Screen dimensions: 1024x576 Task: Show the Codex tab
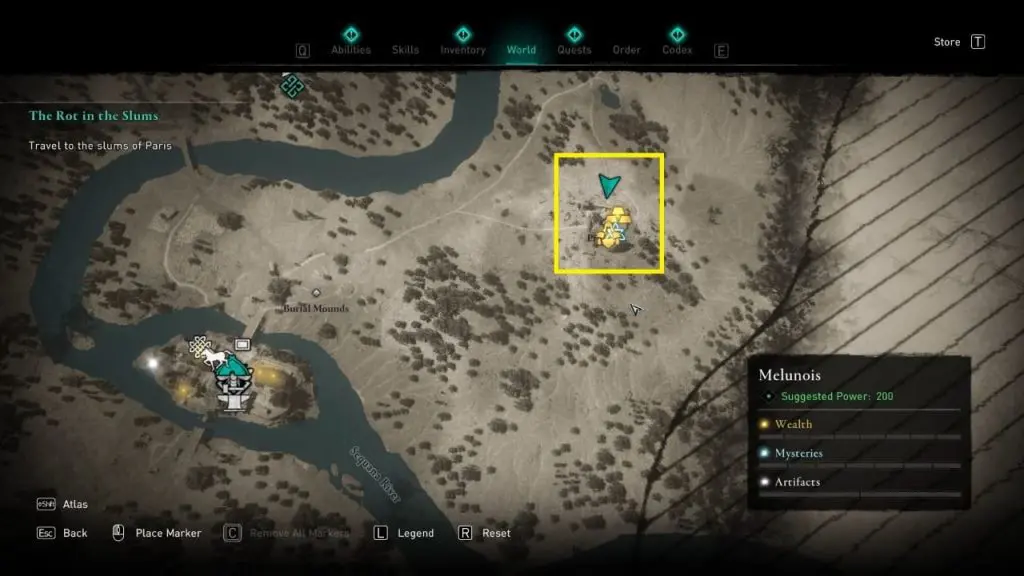click(x=677, y=49)
